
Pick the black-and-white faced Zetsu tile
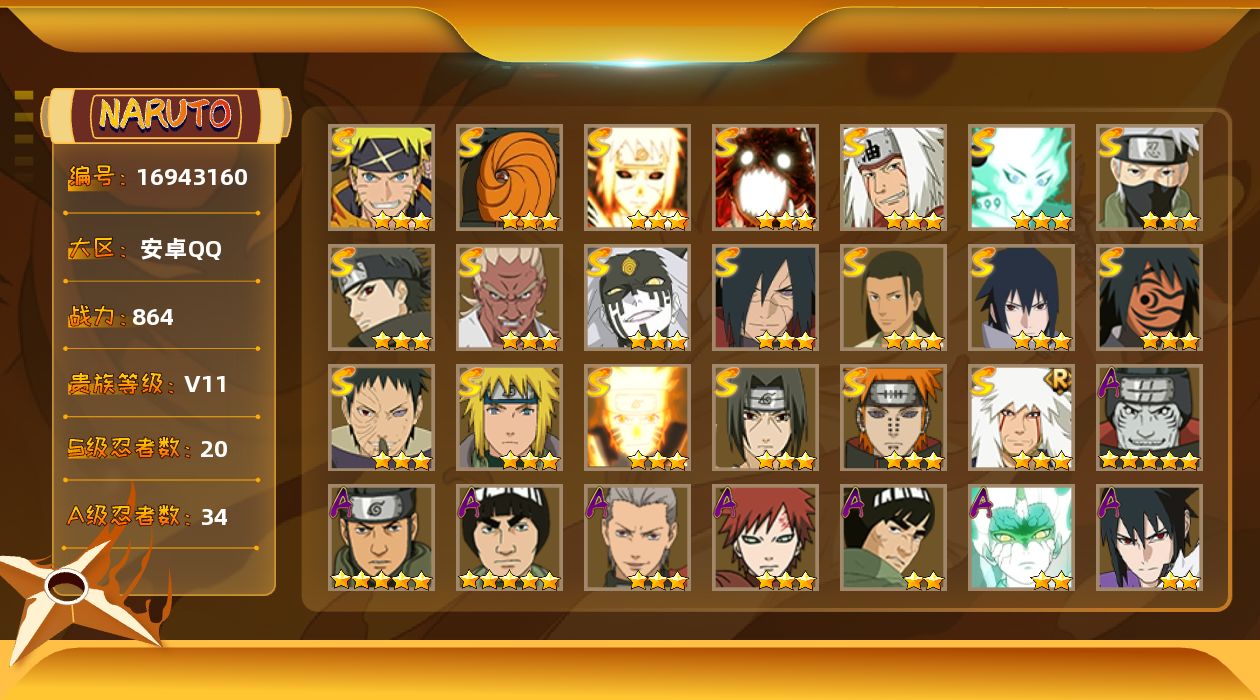tap(637, 298)
